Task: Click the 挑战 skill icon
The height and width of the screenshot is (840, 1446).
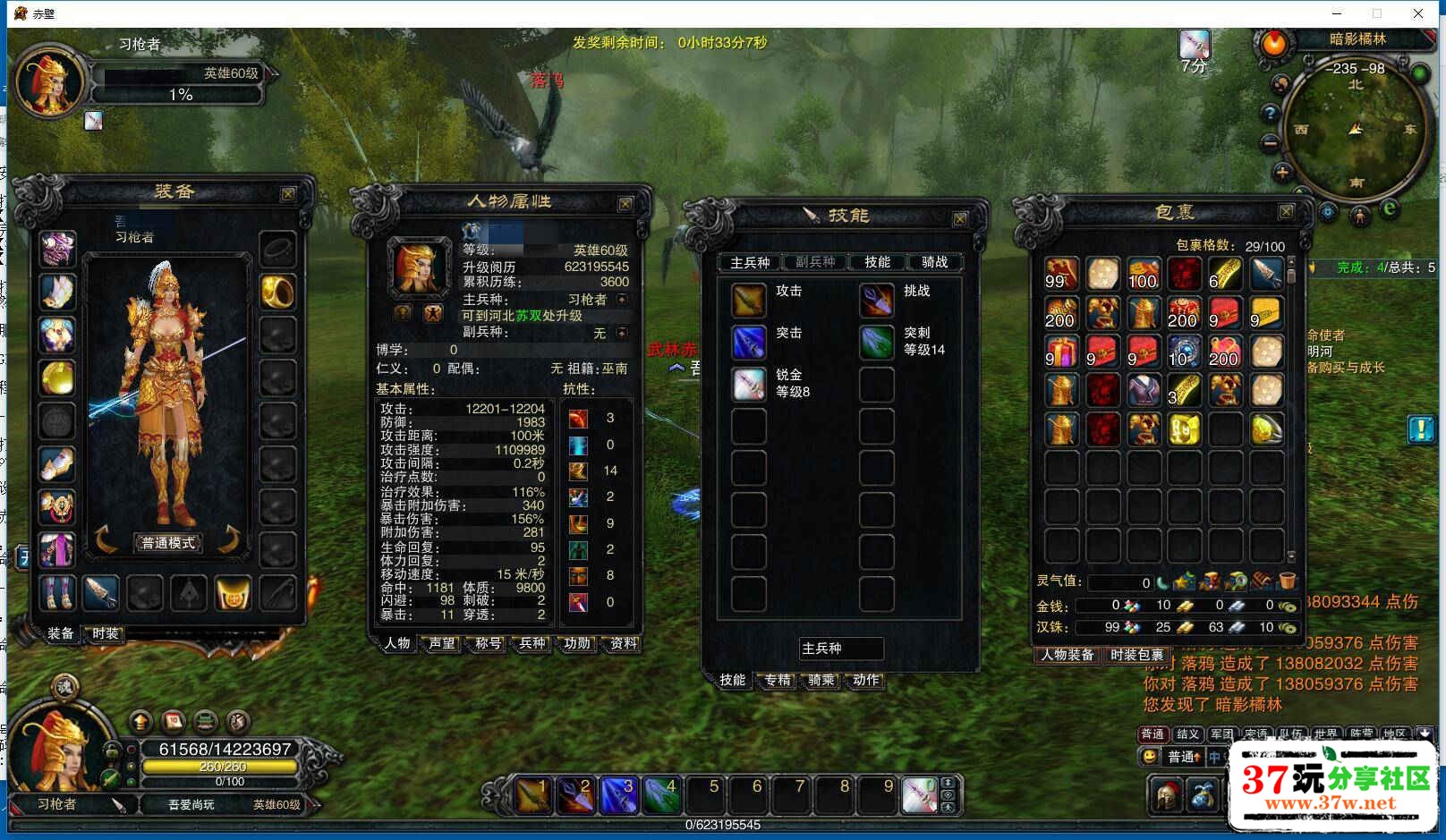Action: (x=876, y=298)
